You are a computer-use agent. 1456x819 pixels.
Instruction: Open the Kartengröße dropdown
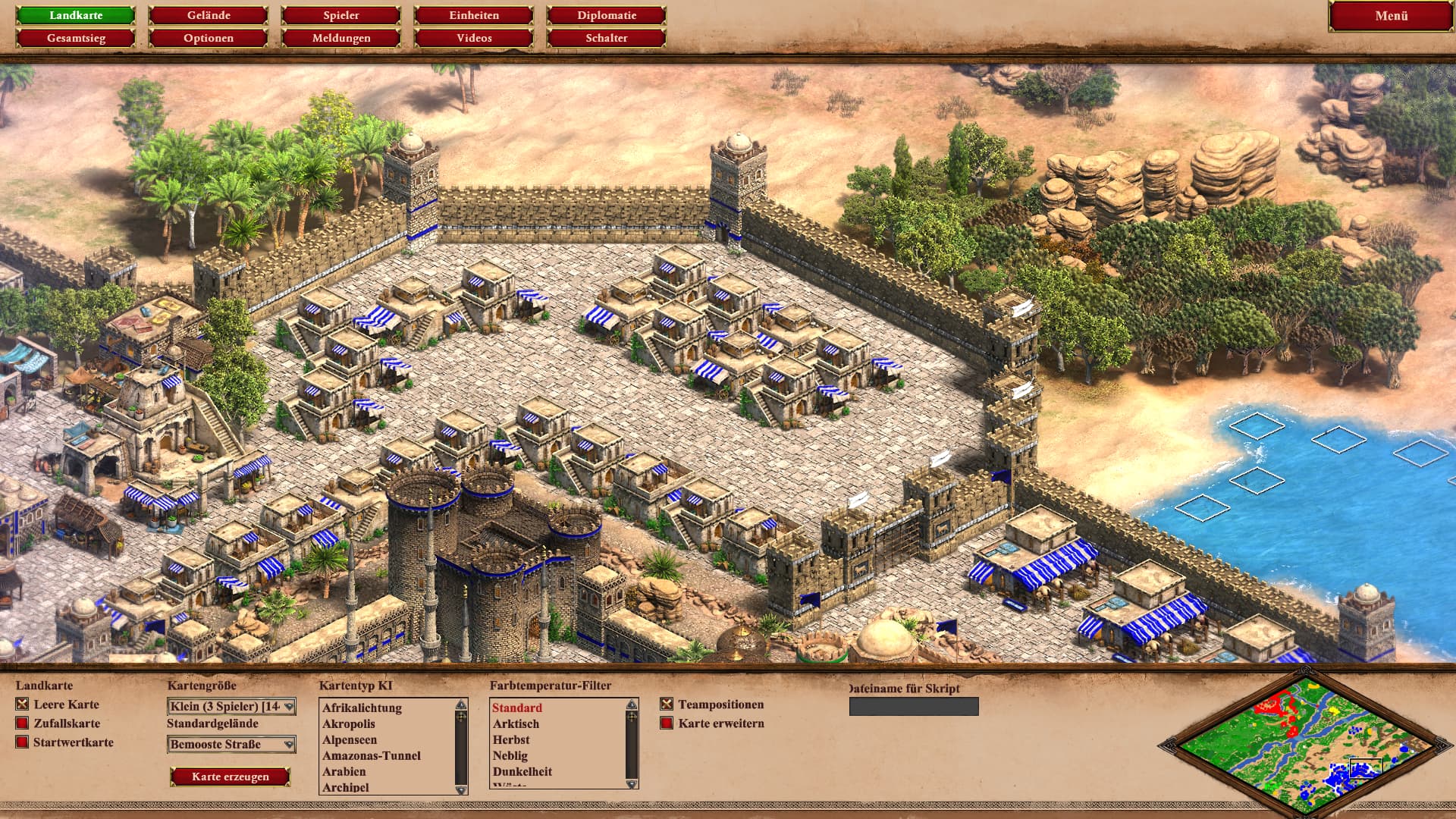click(231, 707)
